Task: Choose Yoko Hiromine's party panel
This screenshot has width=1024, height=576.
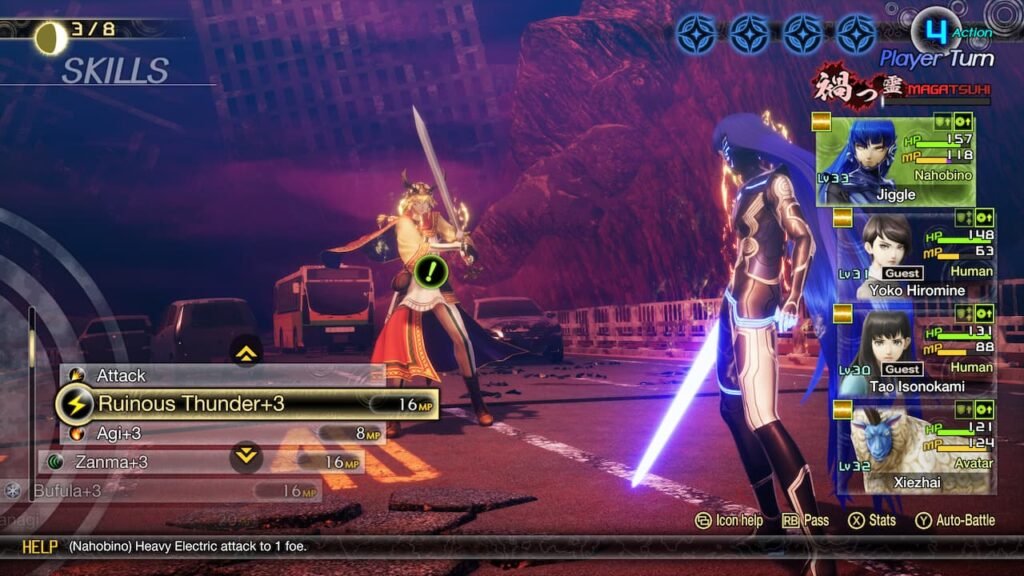Action: [x=916, y=256]
